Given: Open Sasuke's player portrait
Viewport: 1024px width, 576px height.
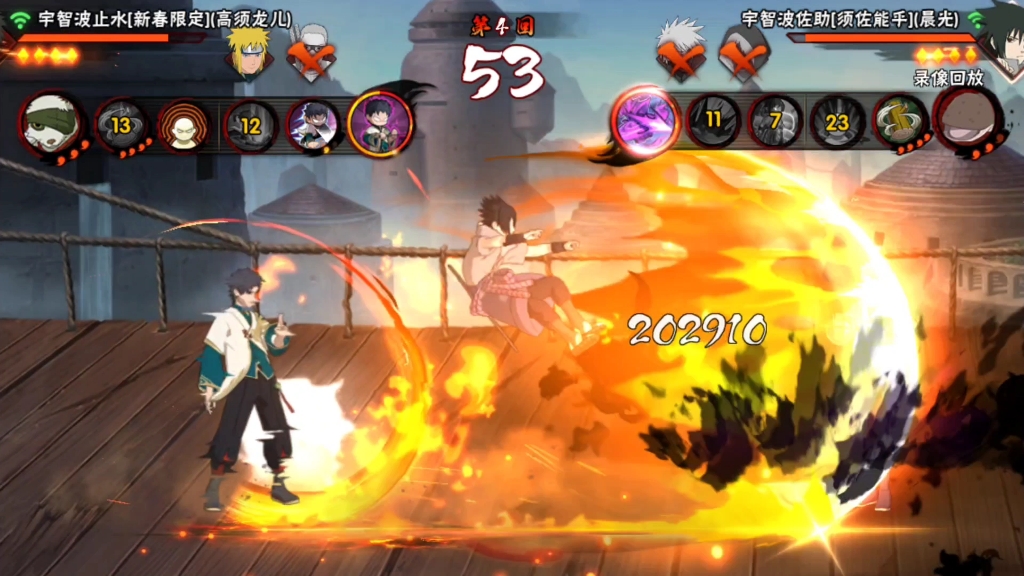Looking at the screenshot, I should click(x=1000, y=40).
